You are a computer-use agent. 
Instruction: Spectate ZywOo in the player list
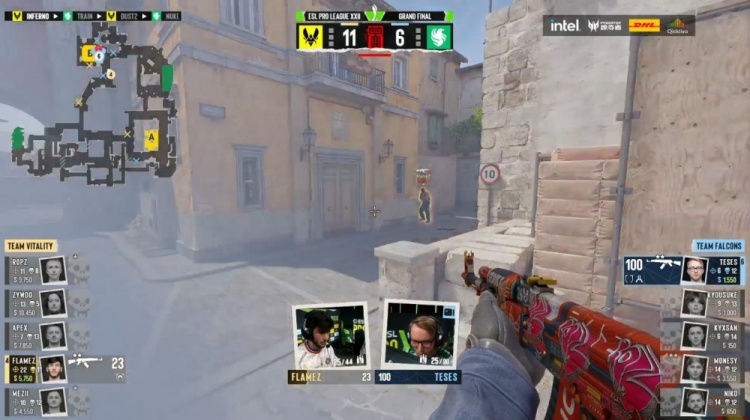(36, 303)
